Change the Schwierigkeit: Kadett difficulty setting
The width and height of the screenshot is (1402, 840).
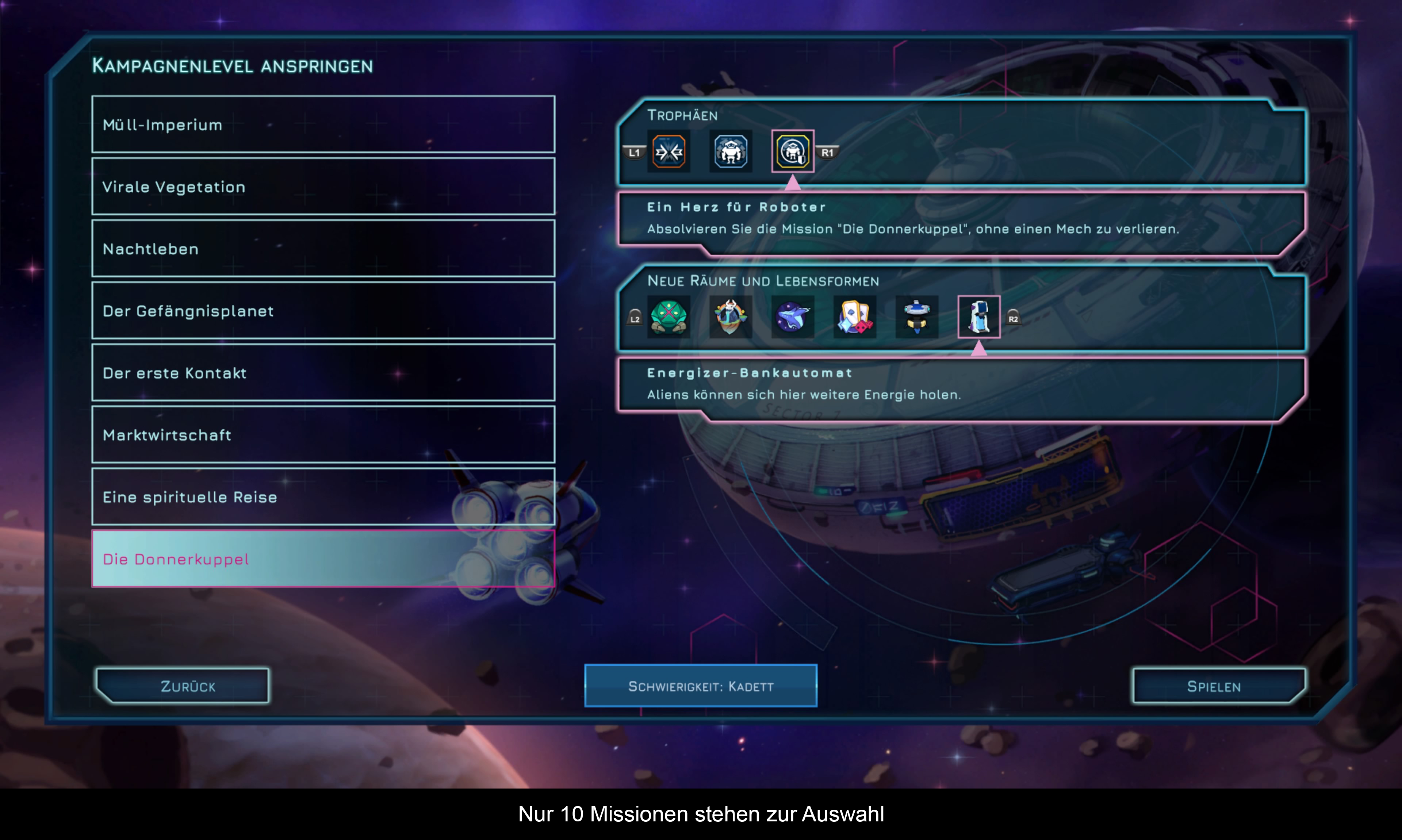[701, 686]
